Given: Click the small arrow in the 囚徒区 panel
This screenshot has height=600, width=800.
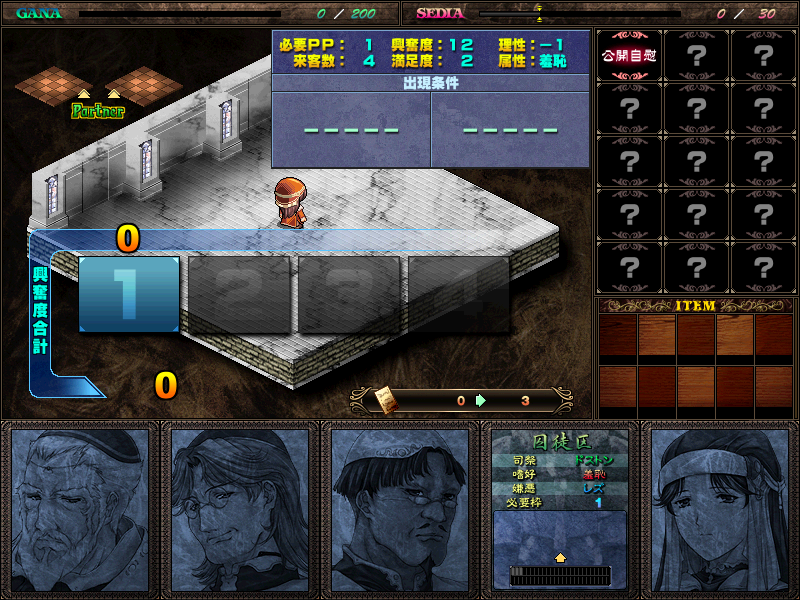Looking at the screenshot, I should 560,558.
